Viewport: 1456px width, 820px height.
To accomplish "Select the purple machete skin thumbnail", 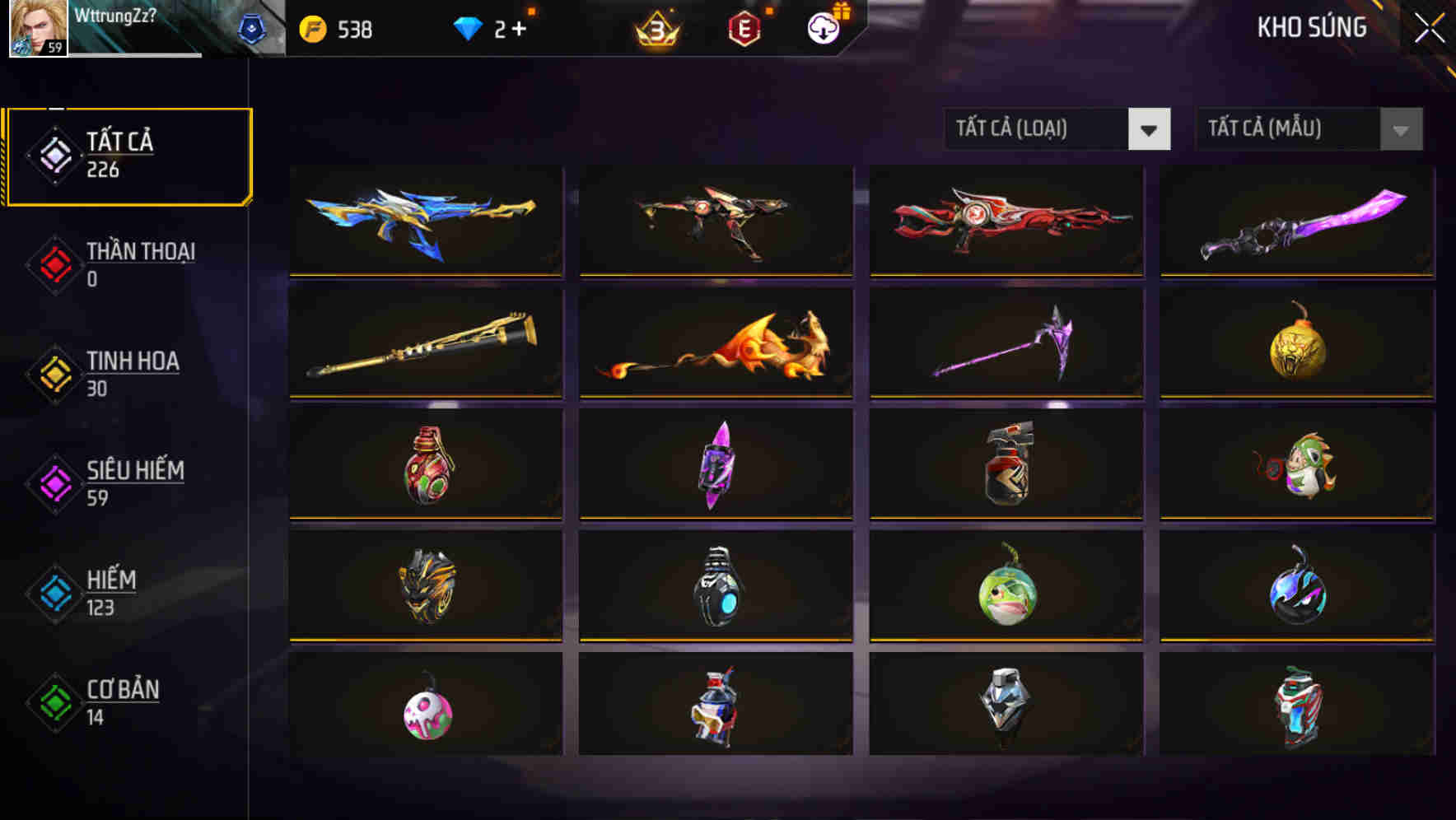I will (x=1295, y=221).
